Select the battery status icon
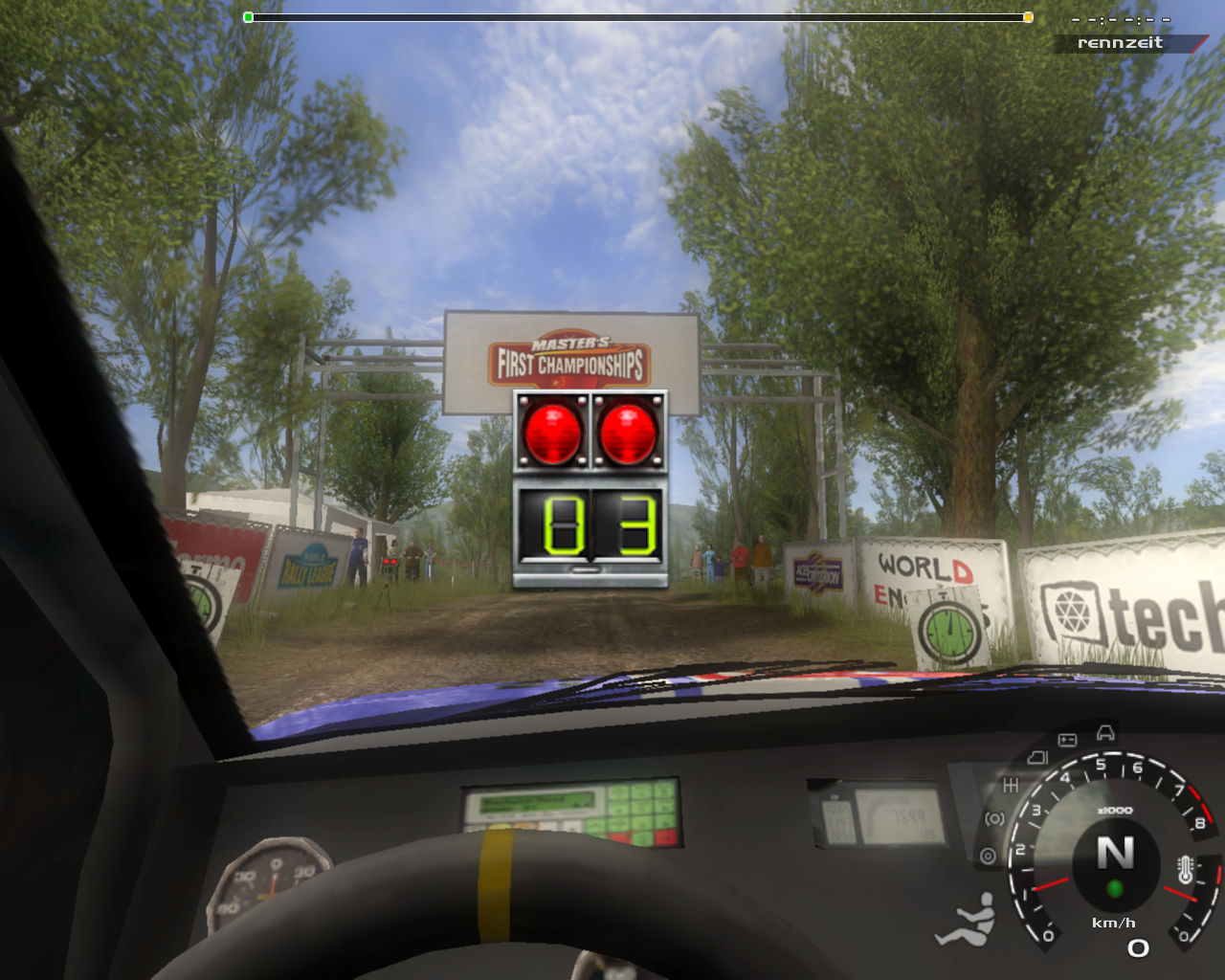Screen dimensions: 1225x980 point(1066,740)
